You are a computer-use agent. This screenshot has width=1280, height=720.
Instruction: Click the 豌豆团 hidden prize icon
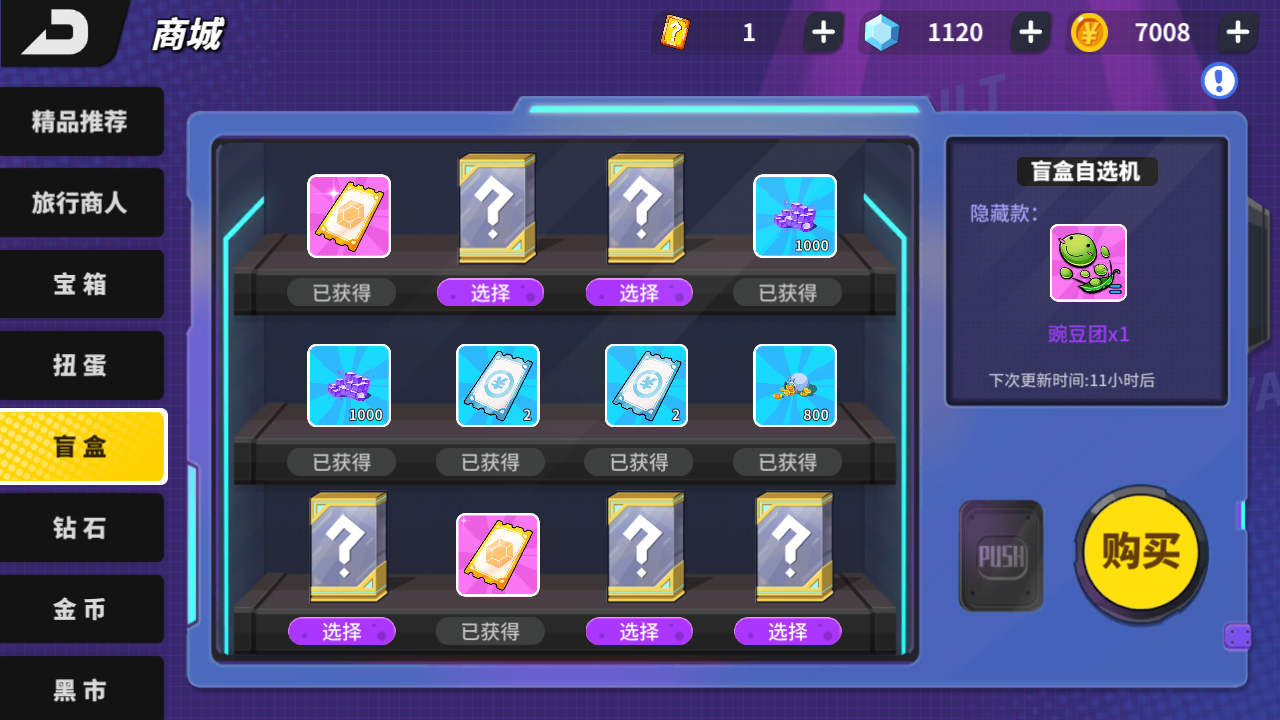[x=1086, y=263]
